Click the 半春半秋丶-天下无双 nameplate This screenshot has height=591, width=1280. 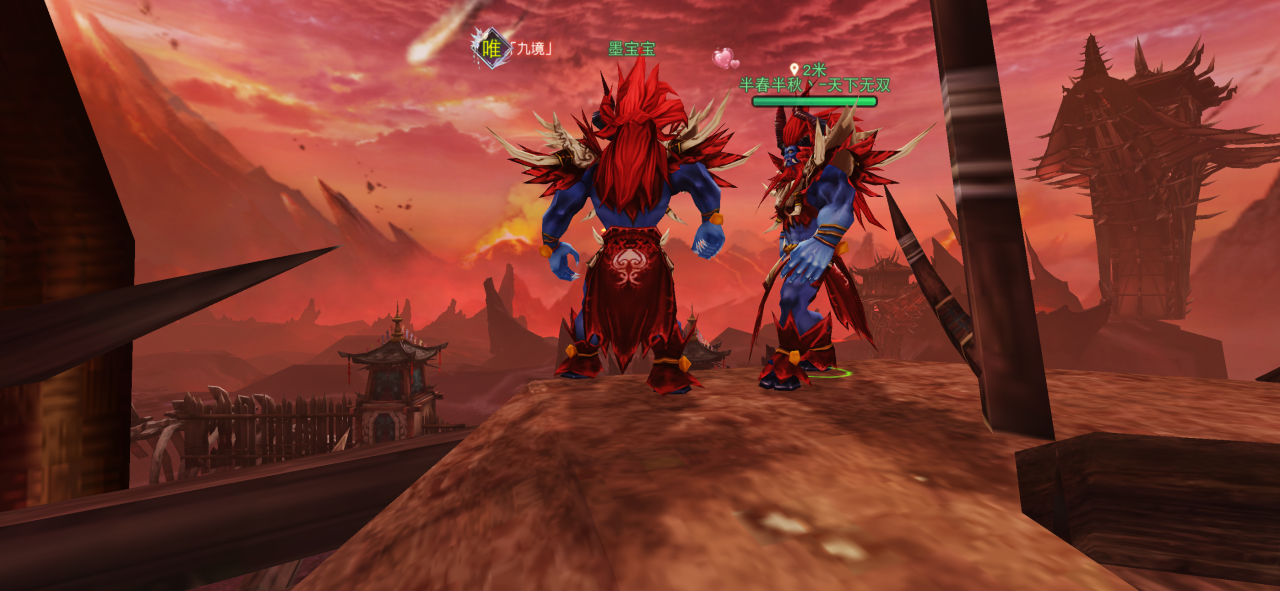pyautogui.click(x=814, y=86)
